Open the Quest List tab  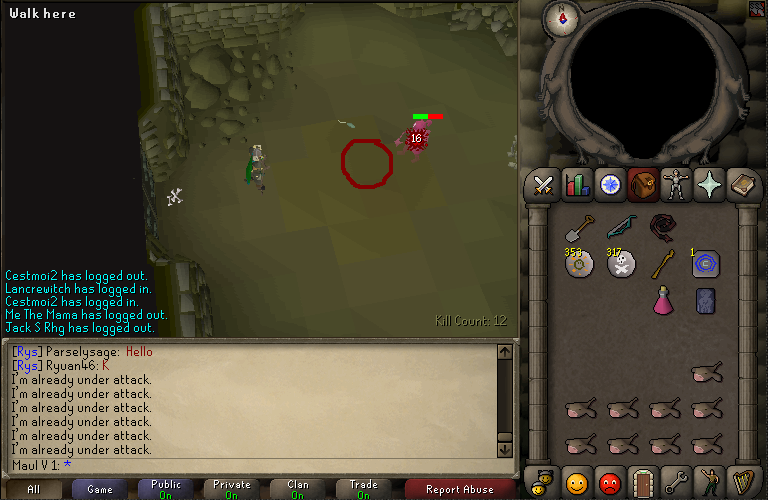click(610, 185)
